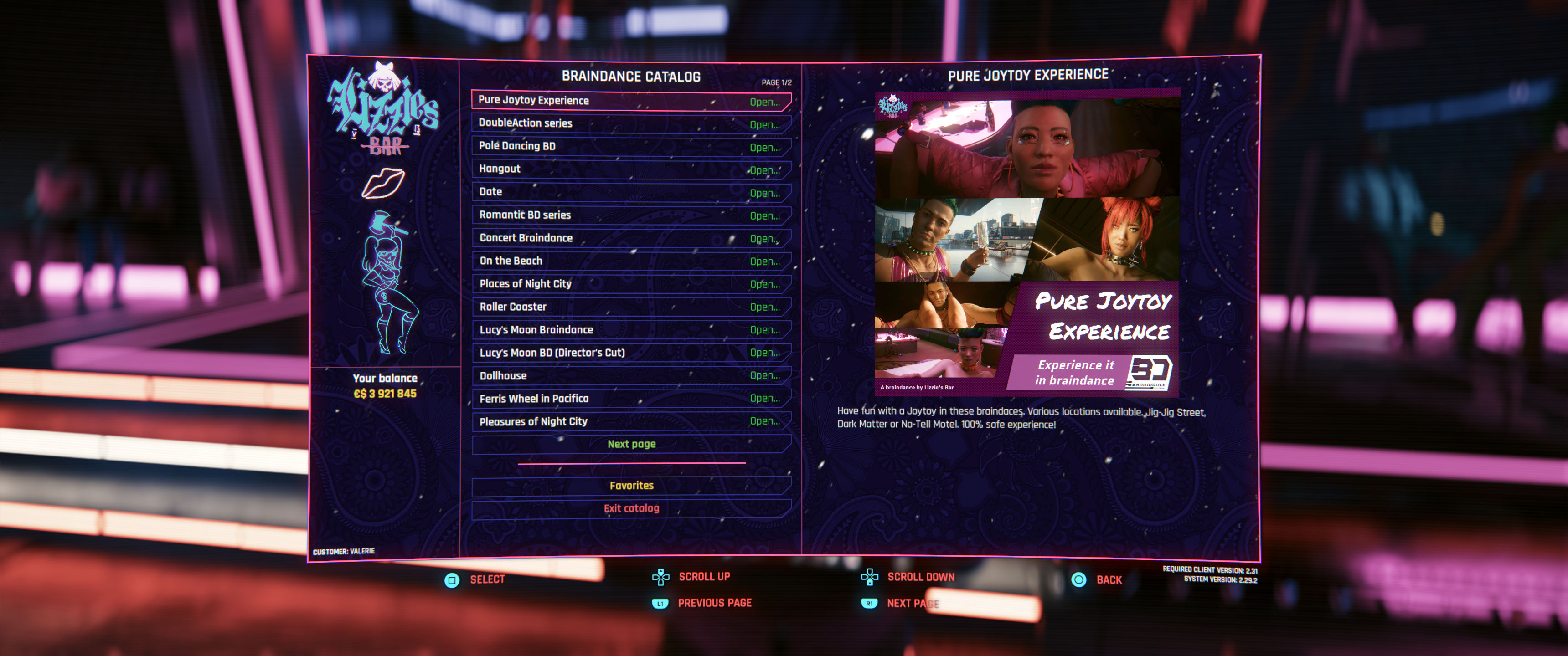The image size is (1568, 656).
Task: Open Romantic BD series
Action: pyautogui.click(x=630, y=215)
